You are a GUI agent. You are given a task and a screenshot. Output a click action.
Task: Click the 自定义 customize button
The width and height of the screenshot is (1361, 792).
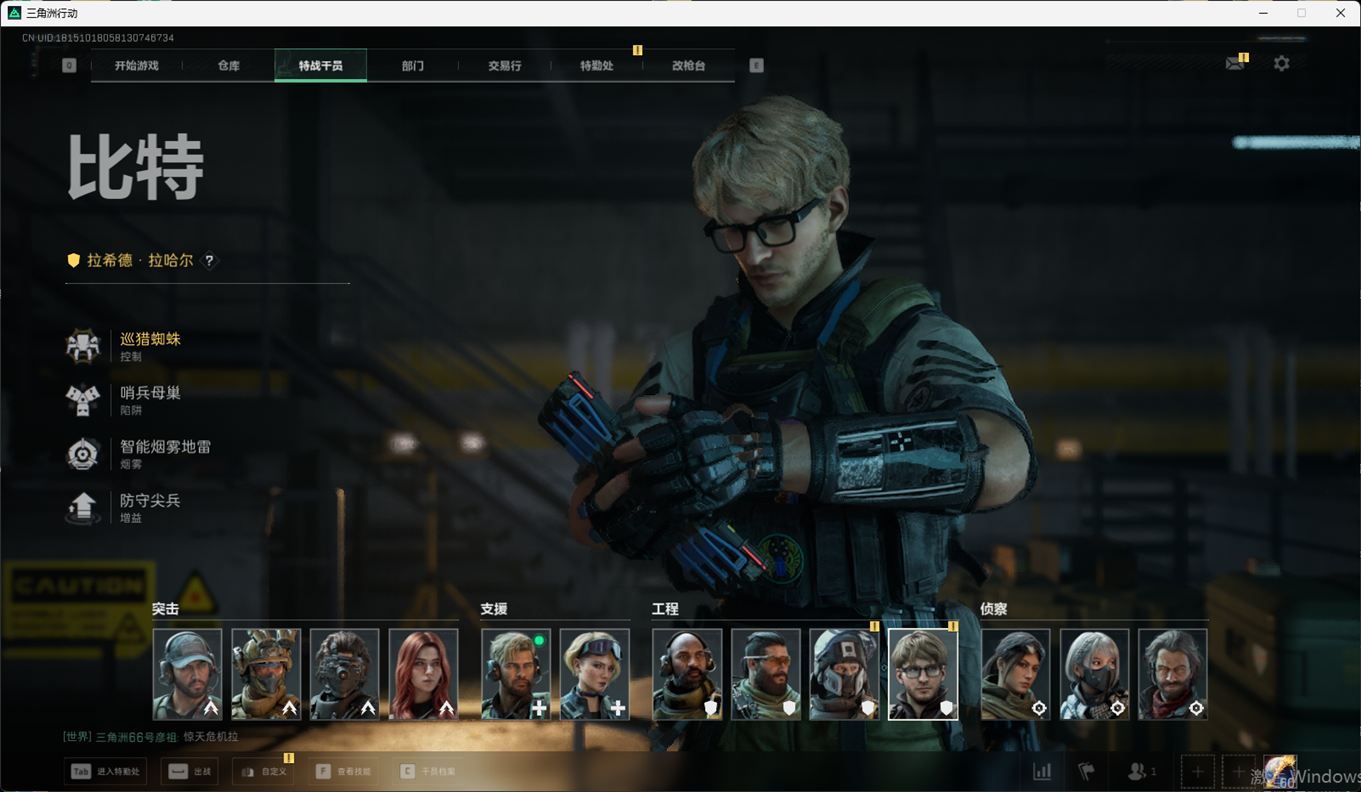click(x=265, y=772)
